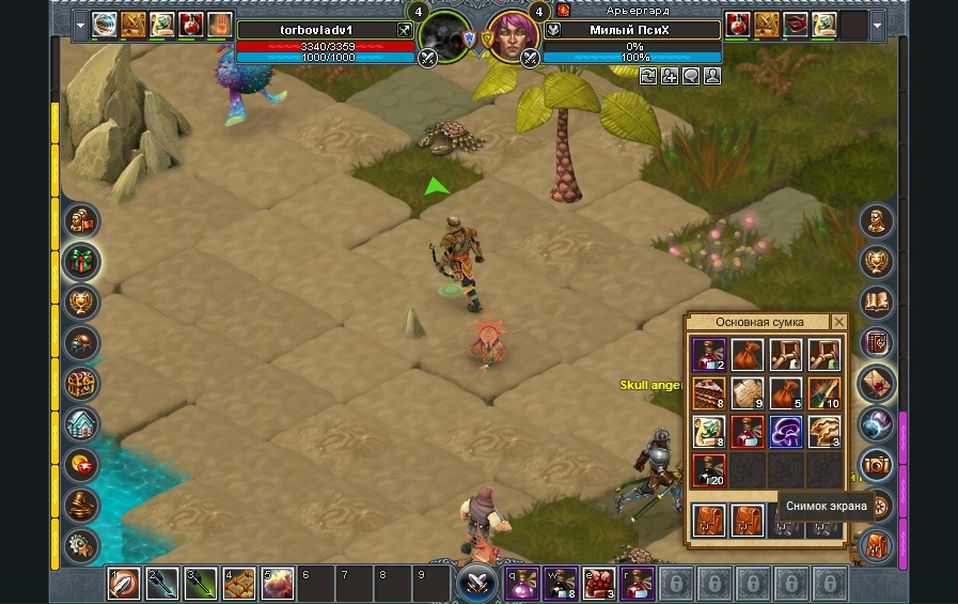The image size is (958, 604).
Task: Select the black potion stack of 20
Action: coord(709,469)
